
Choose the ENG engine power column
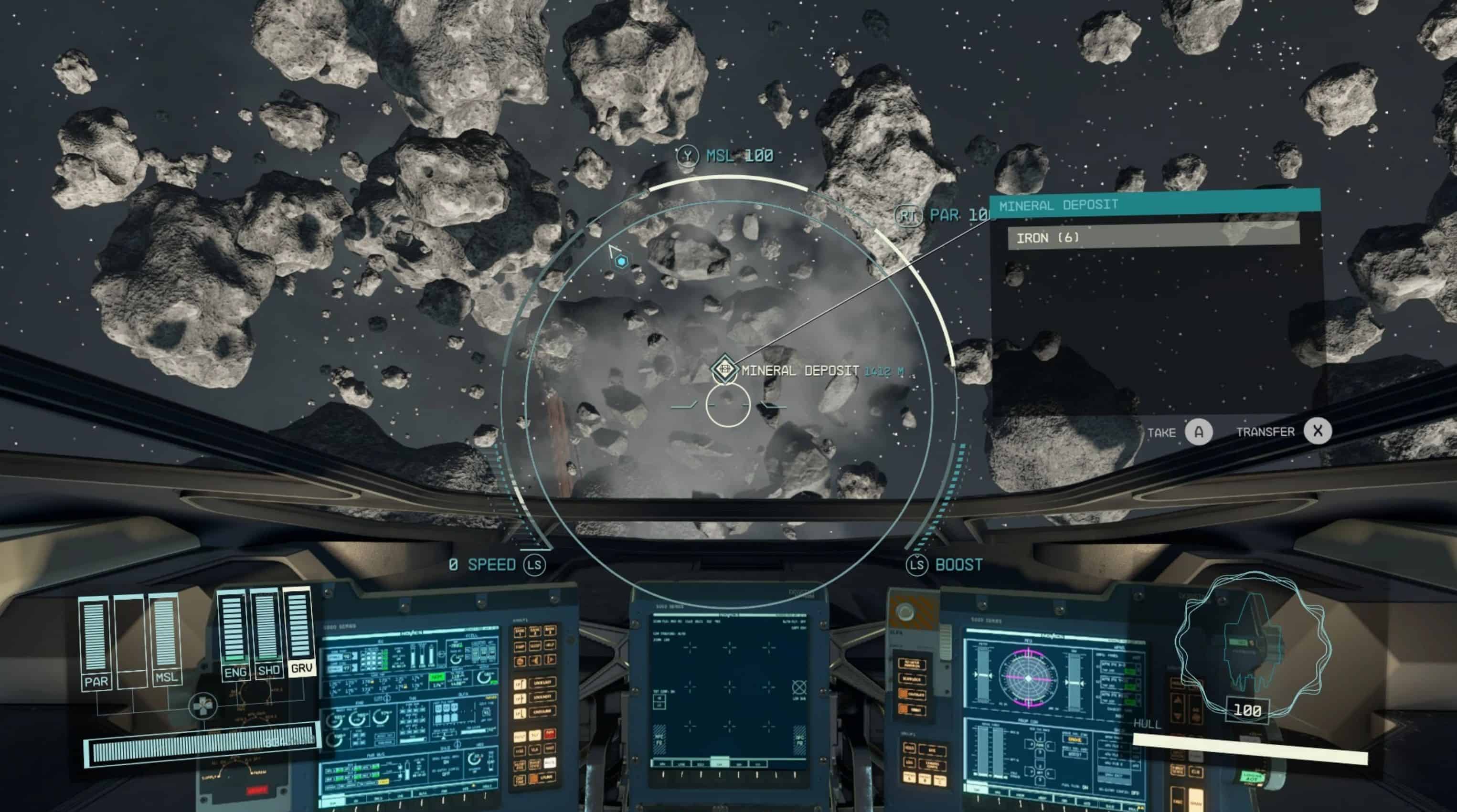pyautogui.click(x=234, y=633)
